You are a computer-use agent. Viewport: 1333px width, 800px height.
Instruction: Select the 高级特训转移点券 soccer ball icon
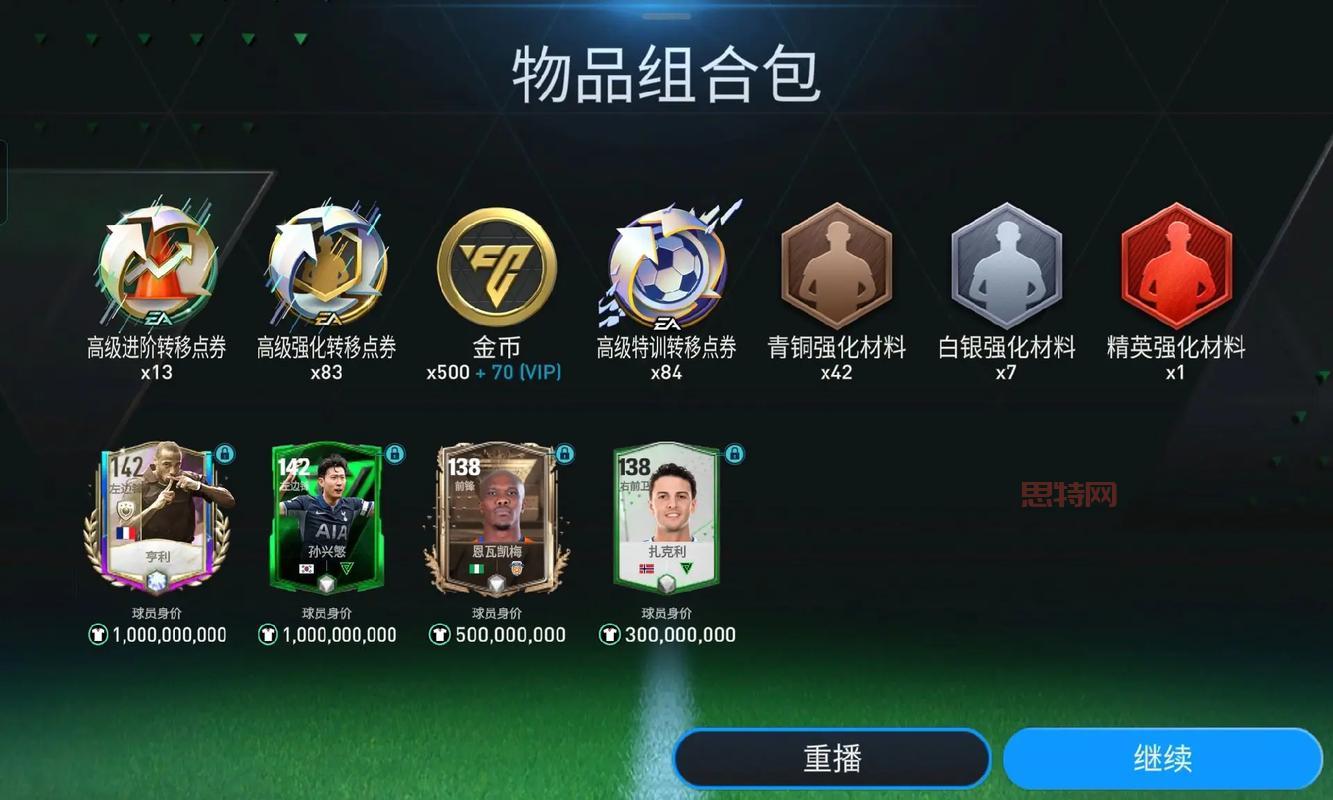click(x=667, y=267)
